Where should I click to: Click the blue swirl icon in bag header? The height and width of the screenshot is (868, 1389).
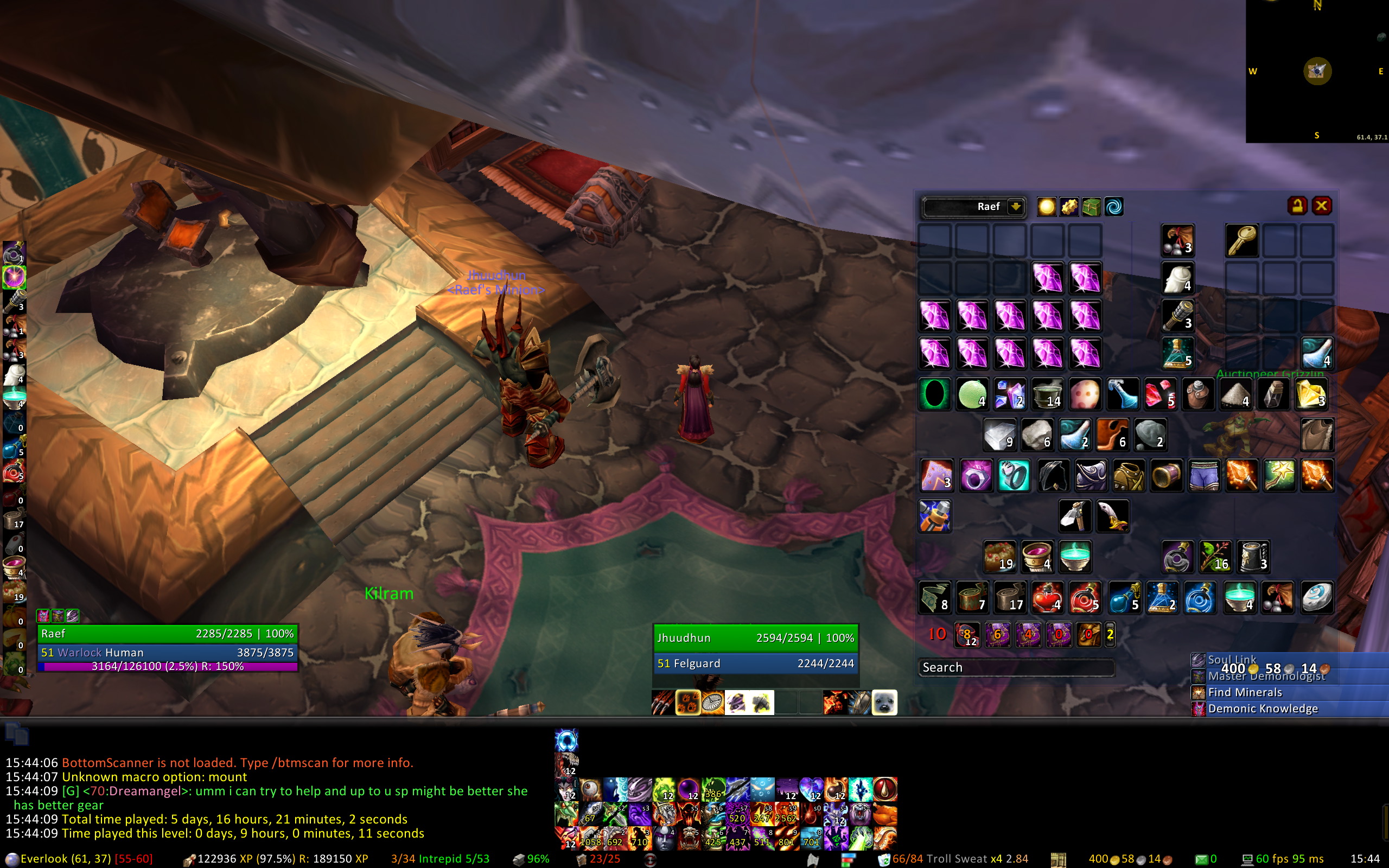coord(1114,207)
